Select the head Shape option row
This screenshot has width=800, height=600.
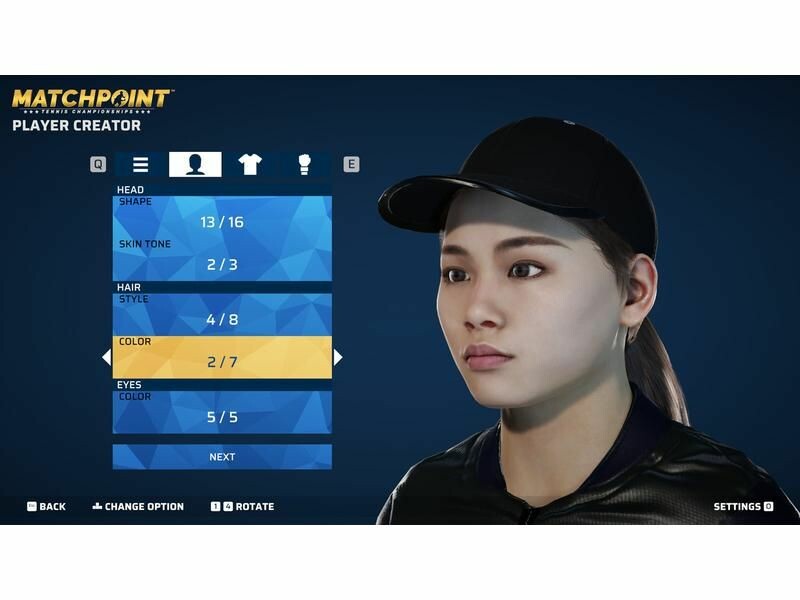(222, 216)
